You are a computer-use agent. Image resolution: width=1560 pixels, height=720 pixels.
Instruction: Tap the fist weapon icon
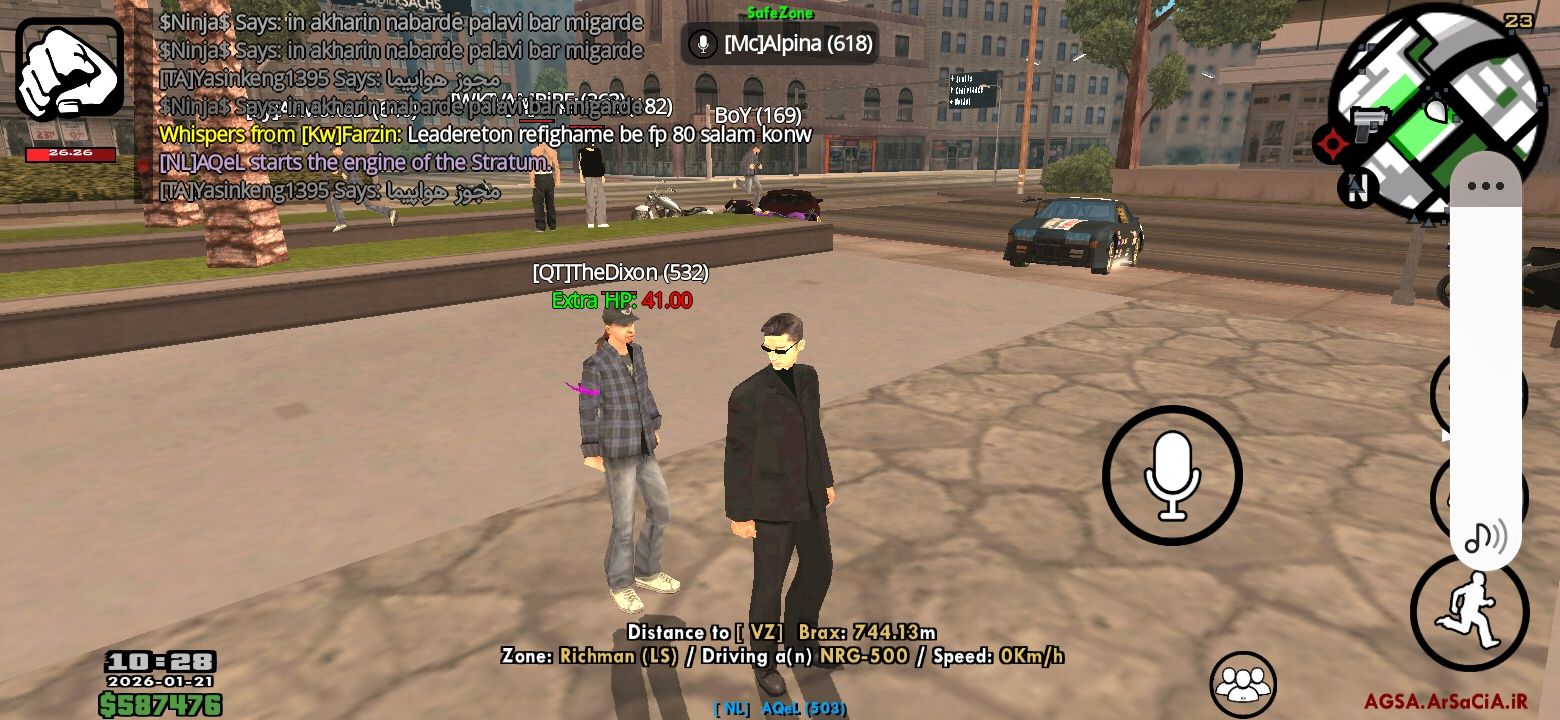click(69, 70)
